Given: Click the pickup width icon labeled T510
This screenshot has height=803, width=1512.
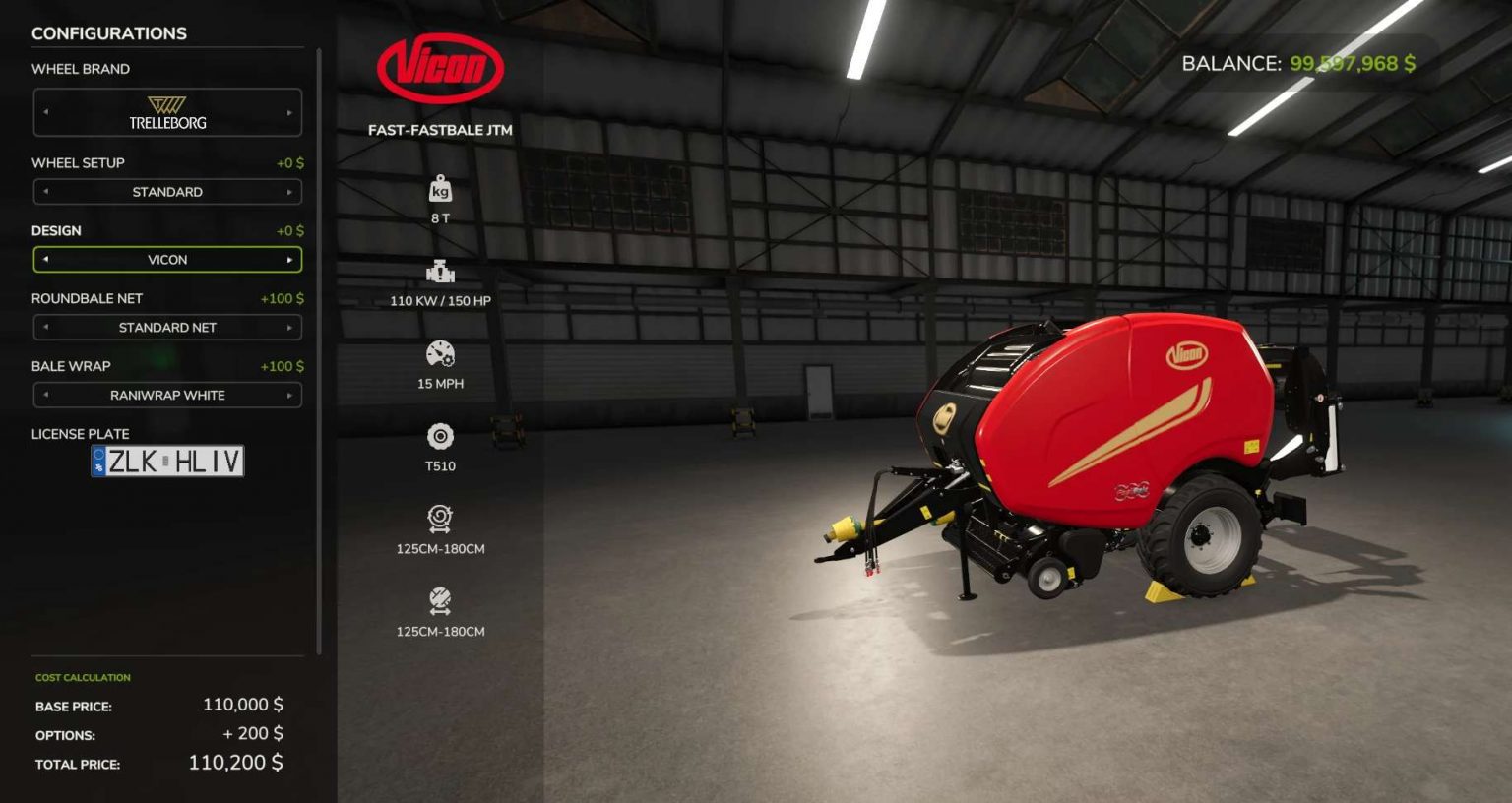Looking at the screenshot, I should pos(439,435).
